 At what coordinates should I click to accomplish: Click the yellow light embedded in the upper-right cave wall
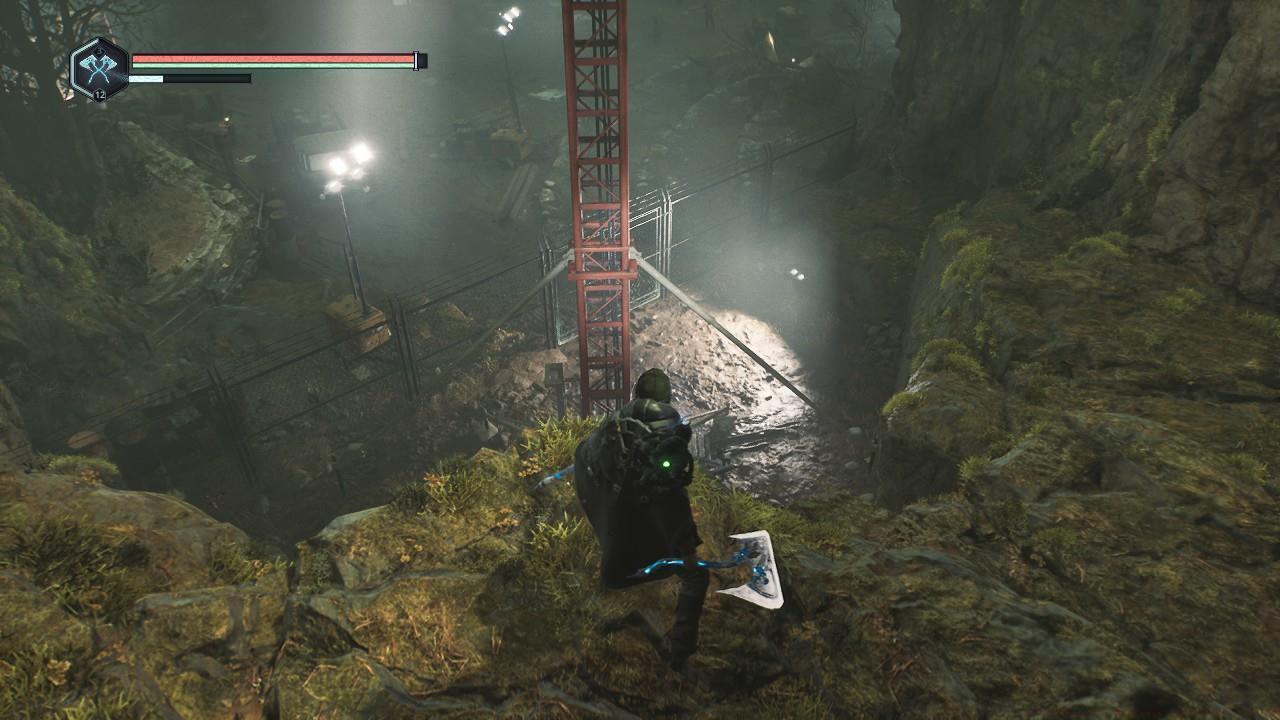(x=772, y=38)
